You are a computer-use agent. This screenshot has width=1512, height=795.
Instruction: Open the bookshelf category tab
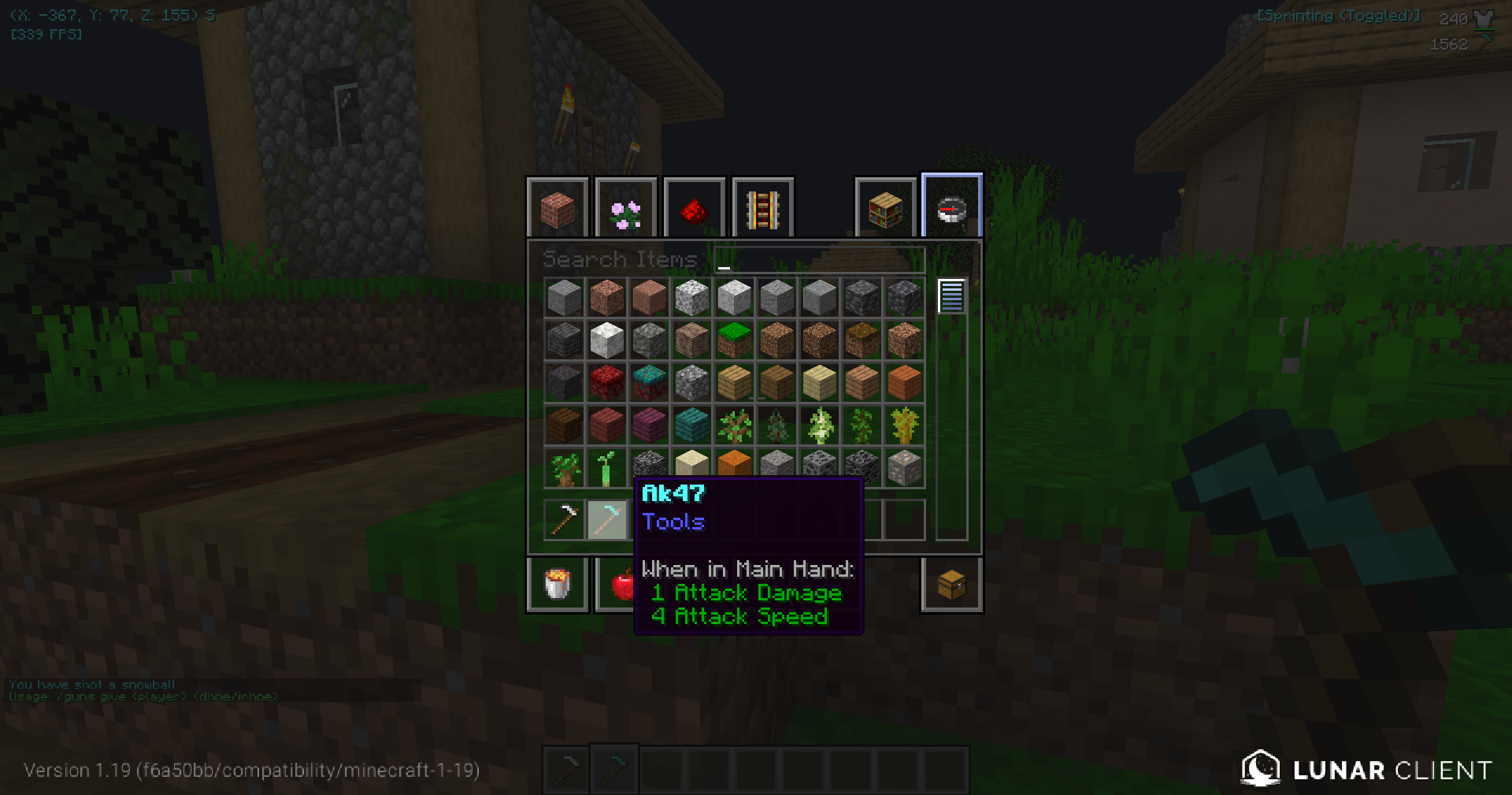(x=885, y=208)
